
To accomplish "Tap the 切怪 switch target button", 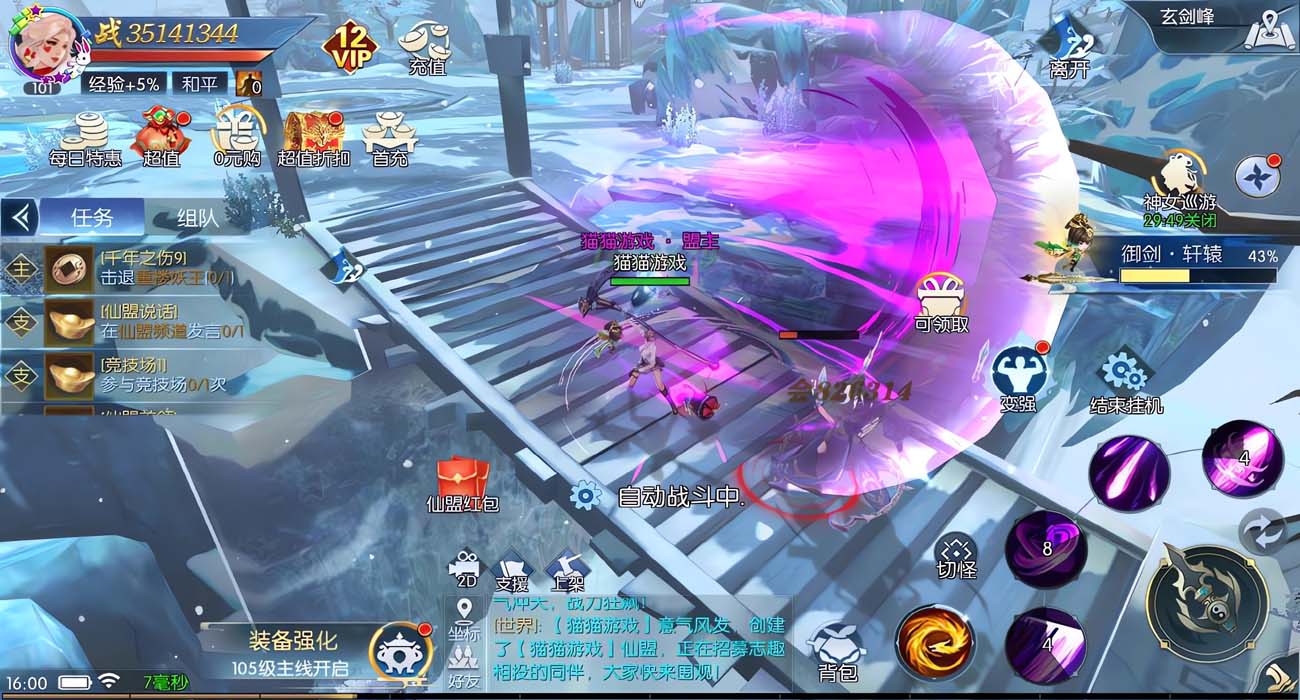I will pos(956,556).
